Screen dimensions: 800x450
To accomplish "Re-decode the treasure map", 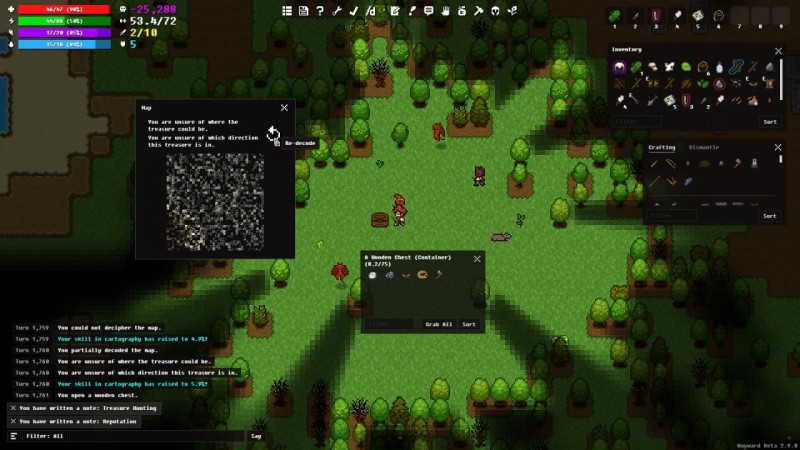I will pyautogui.click(x=272, y=134).
